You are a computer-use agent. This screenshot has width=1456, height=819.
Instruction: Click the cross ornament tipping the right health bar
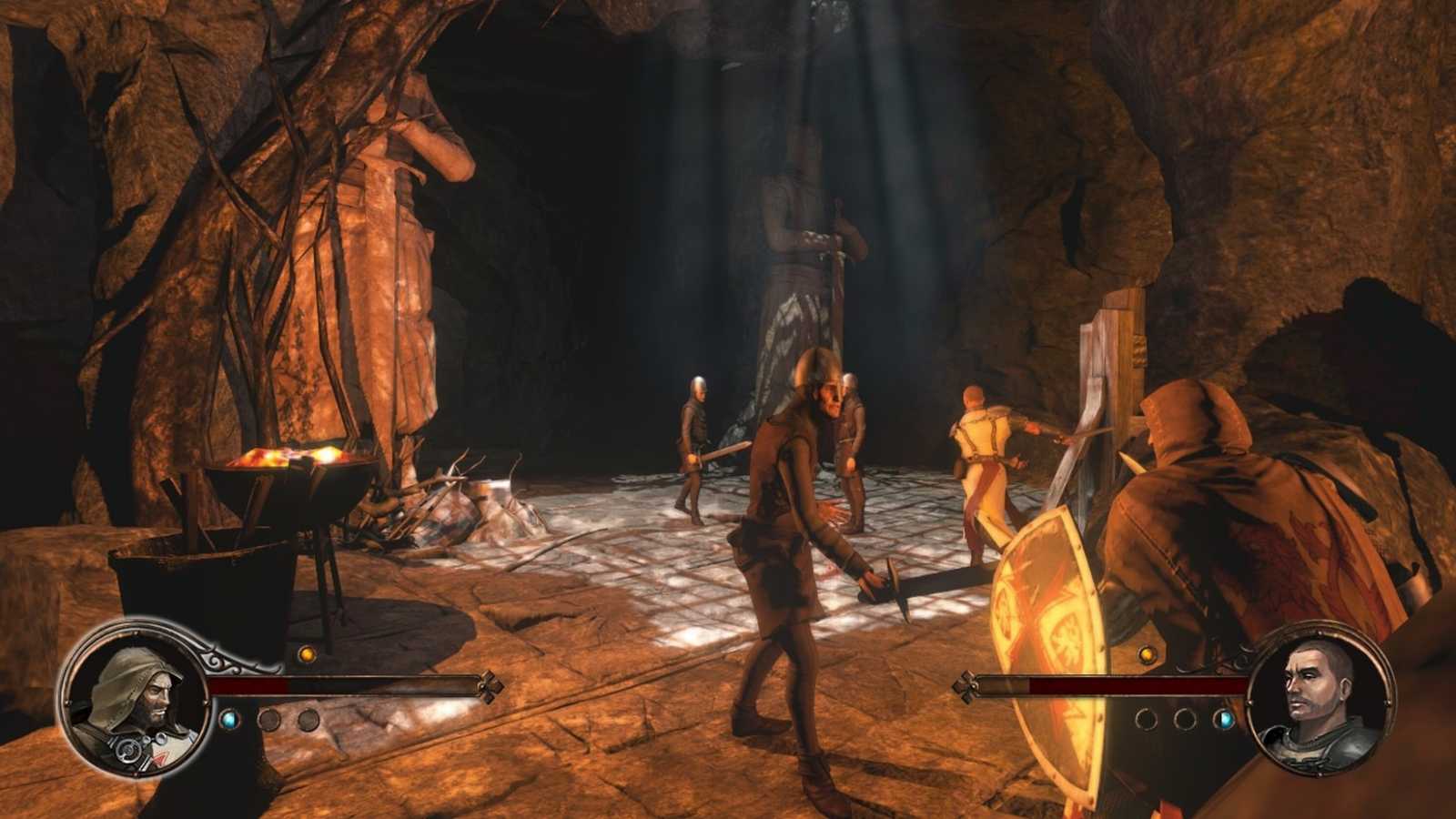(x=966, y=686)
